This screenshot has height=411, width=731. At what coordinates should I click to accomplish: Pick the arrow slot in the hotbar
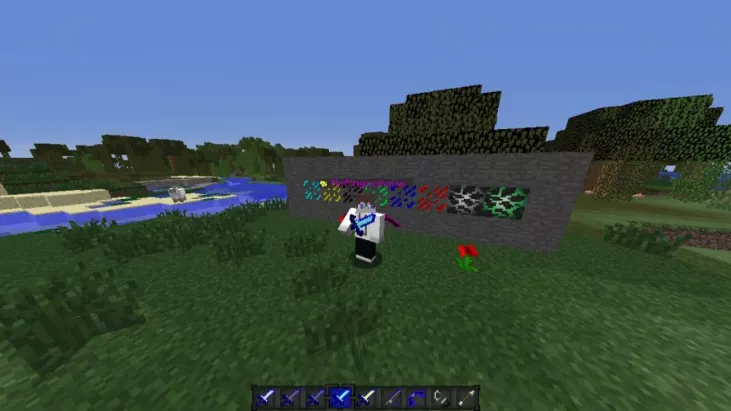coord(466,397)
